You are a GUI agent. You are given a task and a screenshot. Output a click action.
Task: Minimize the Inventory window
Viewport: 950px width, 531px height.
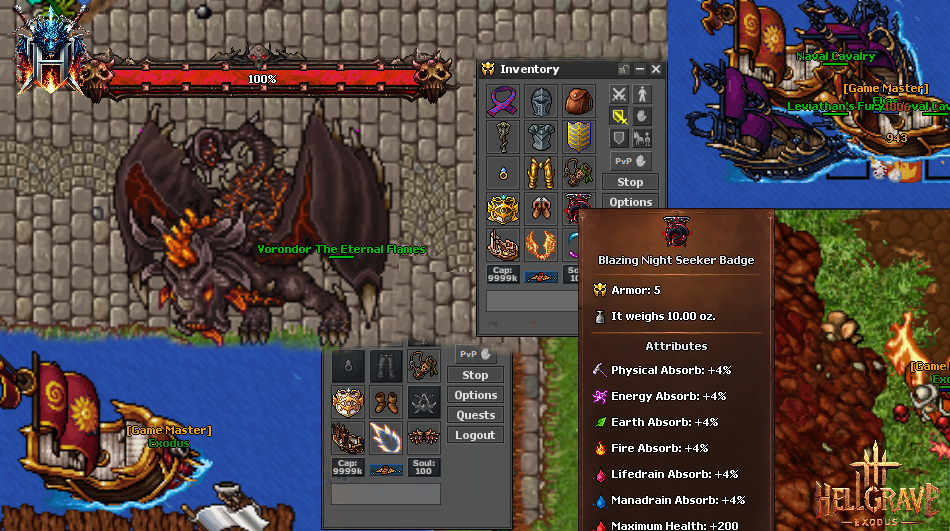[640, 69]
